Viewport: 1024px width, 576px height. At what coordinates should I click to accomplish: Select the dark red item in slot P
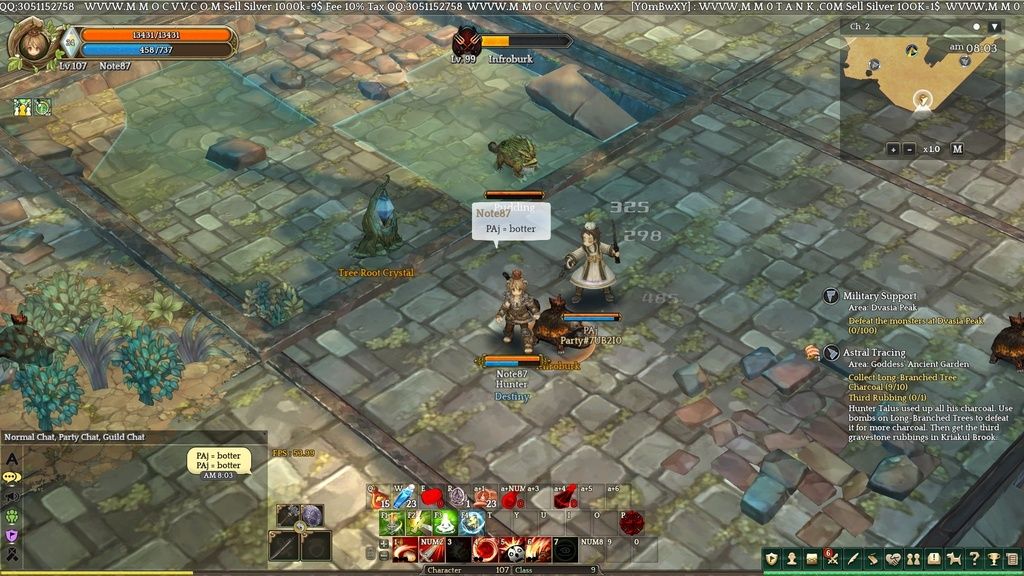630,522
